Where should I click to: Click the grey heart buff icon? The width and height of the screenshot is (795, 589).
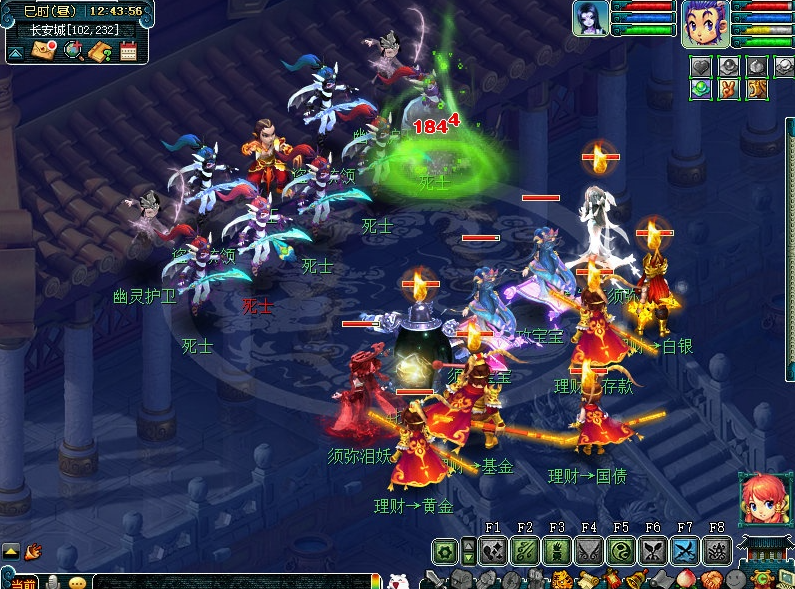pyautogui.click(x=701, y=67)
